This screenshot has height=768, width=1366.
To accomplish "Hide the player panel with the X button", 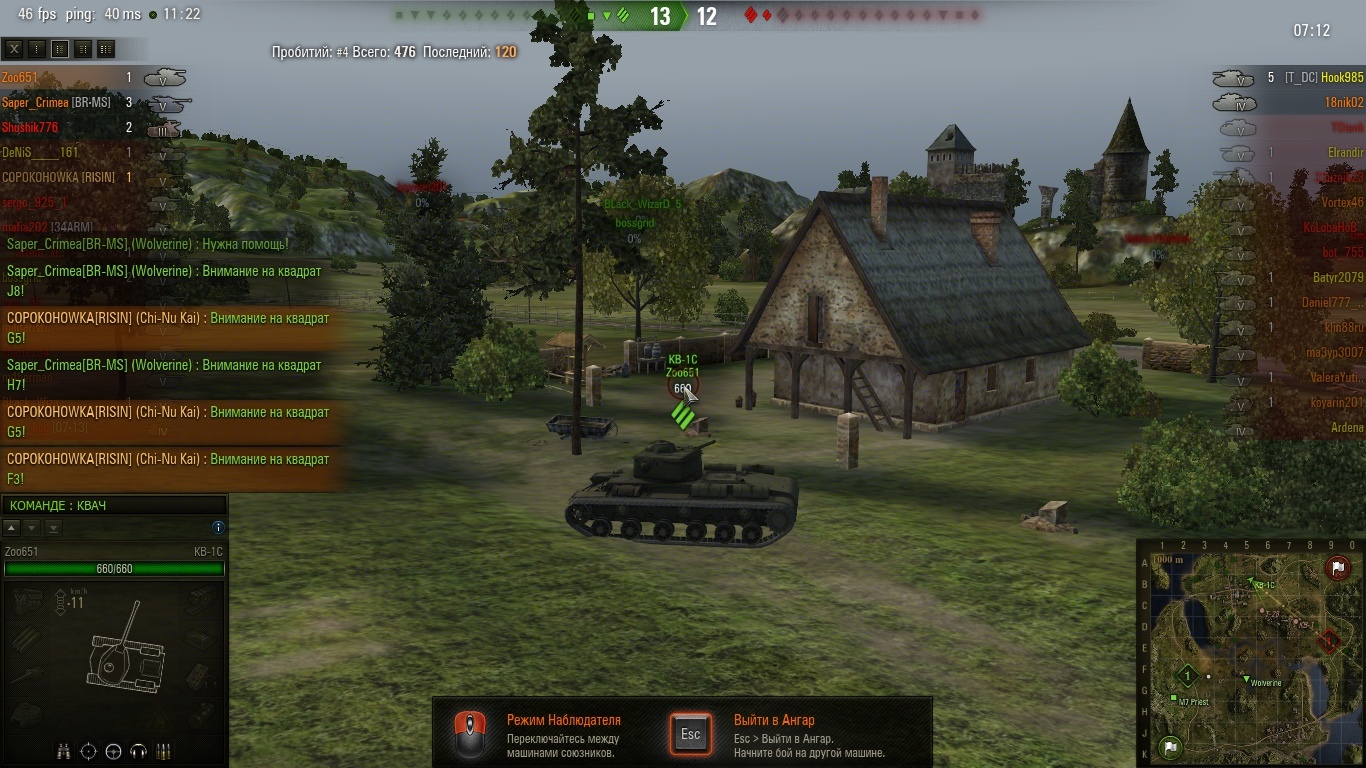I will [x=14, y=48].
